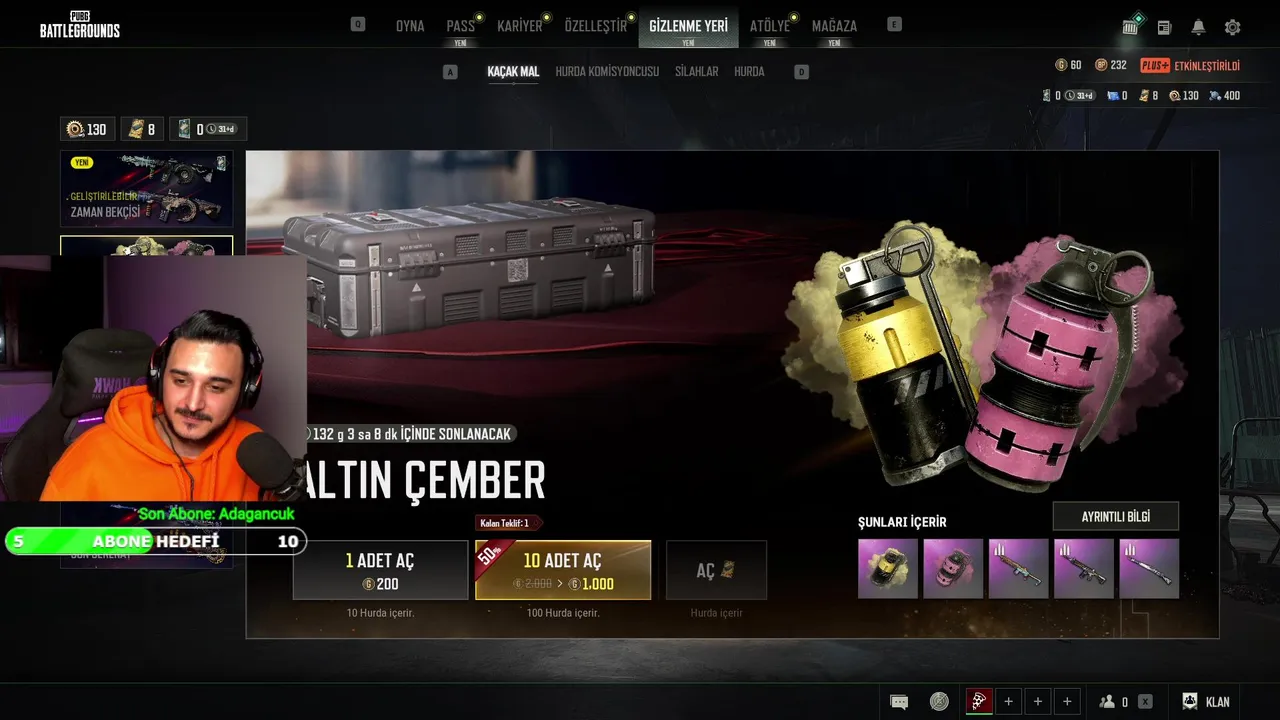
Task: Click the 1 ADET AÇ button
Action: click(380, 570)
